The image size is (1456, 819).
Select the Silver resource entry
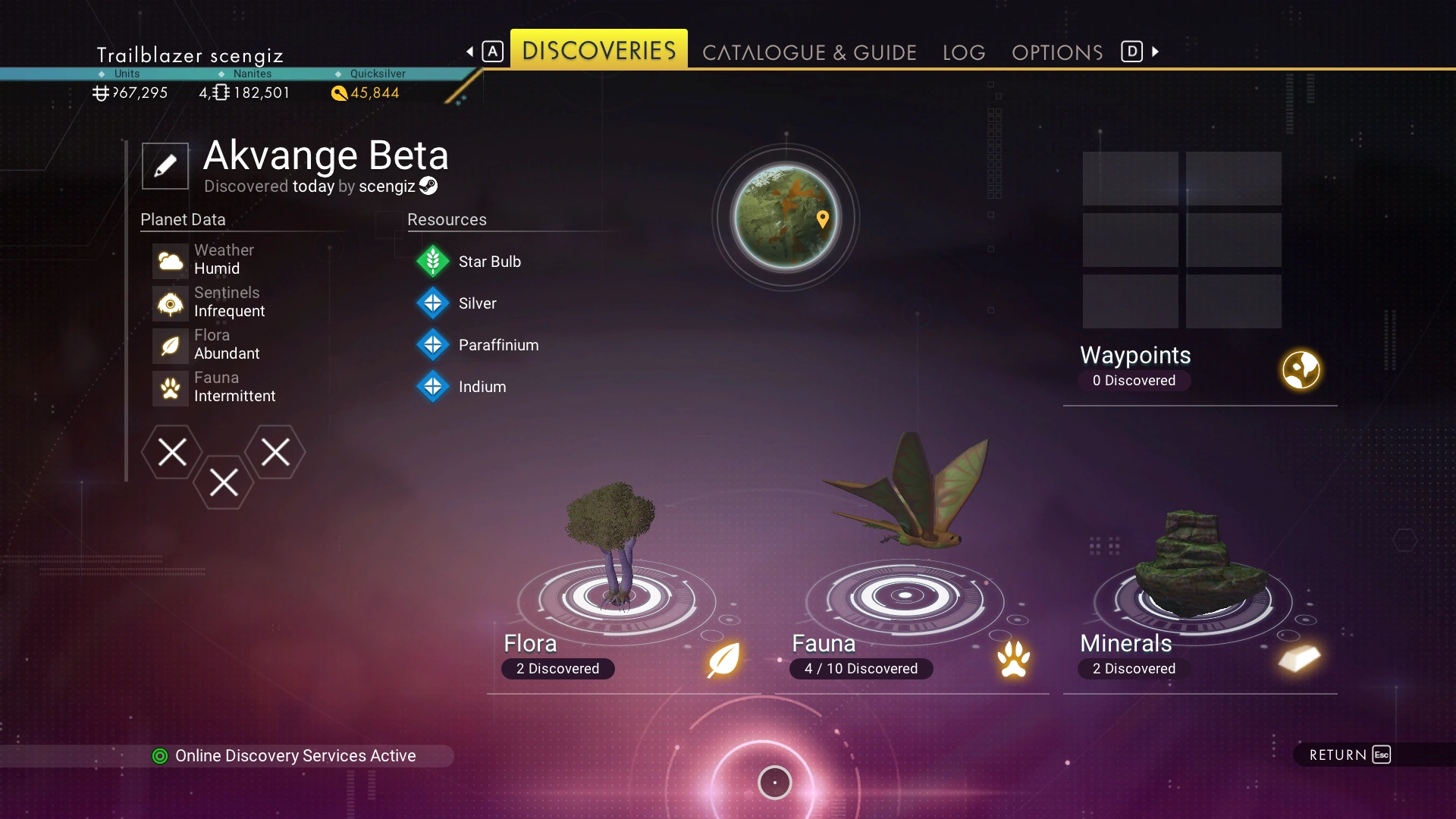point(477,303)
